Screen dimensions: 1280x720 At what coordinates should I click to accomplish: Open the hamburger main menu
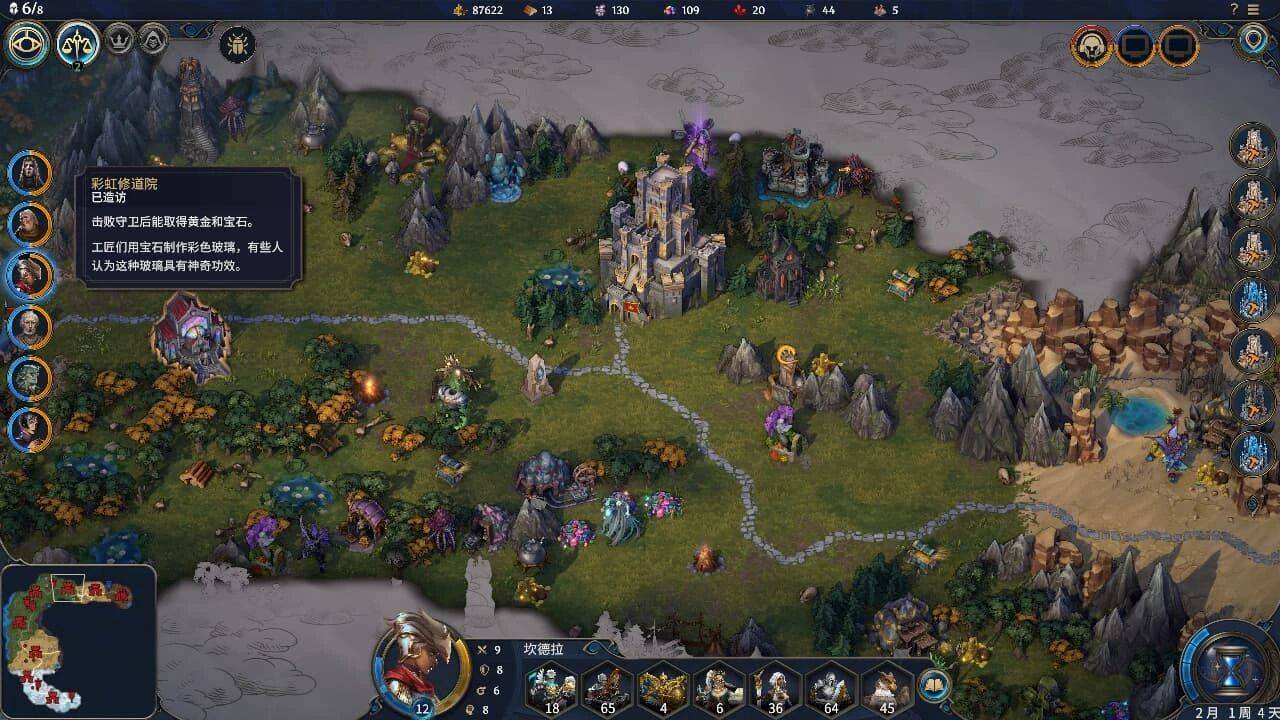pos(1255,9)
